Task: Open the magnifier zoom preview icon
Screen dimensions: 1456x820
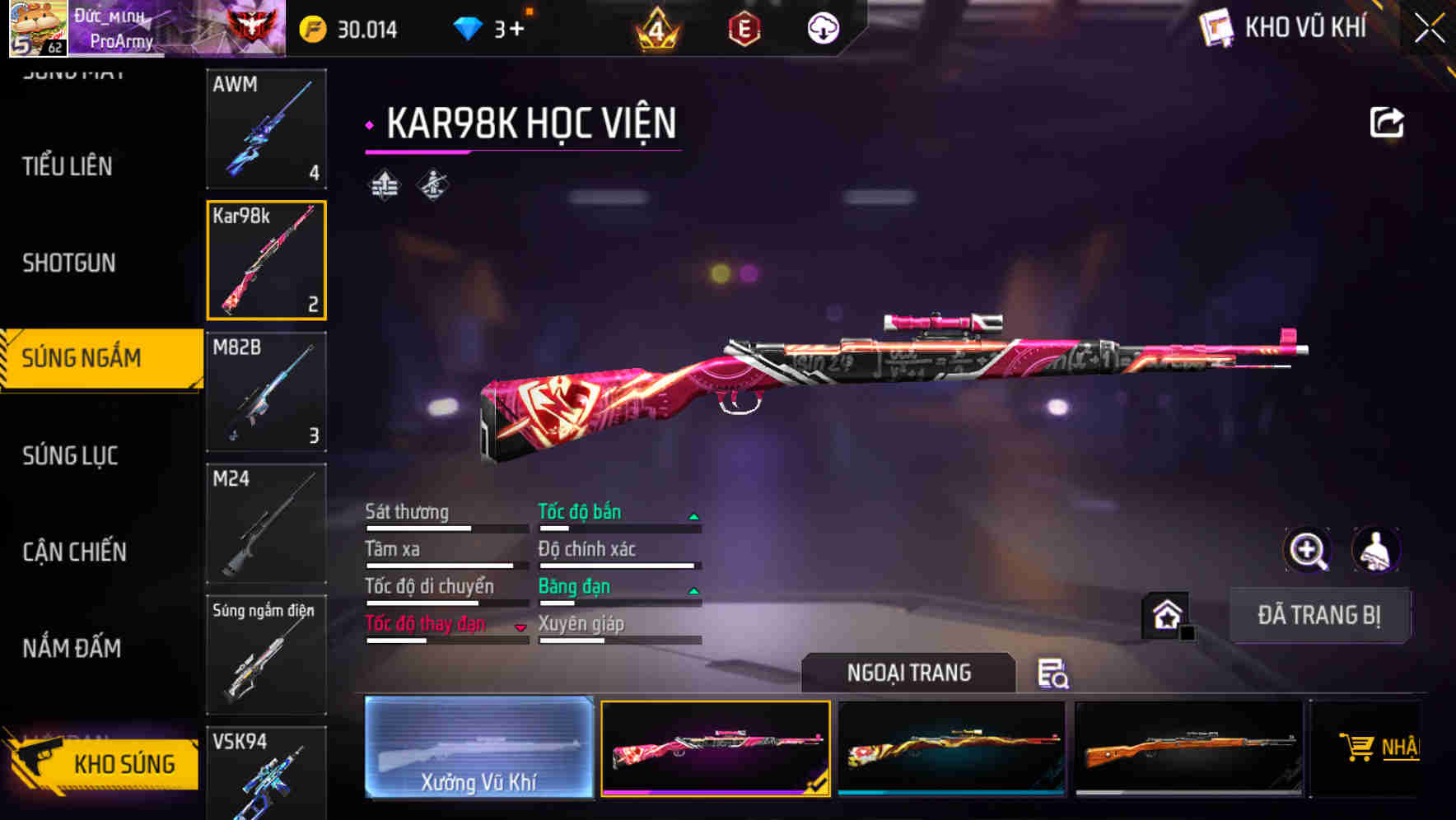Action: coord(1308,550)
